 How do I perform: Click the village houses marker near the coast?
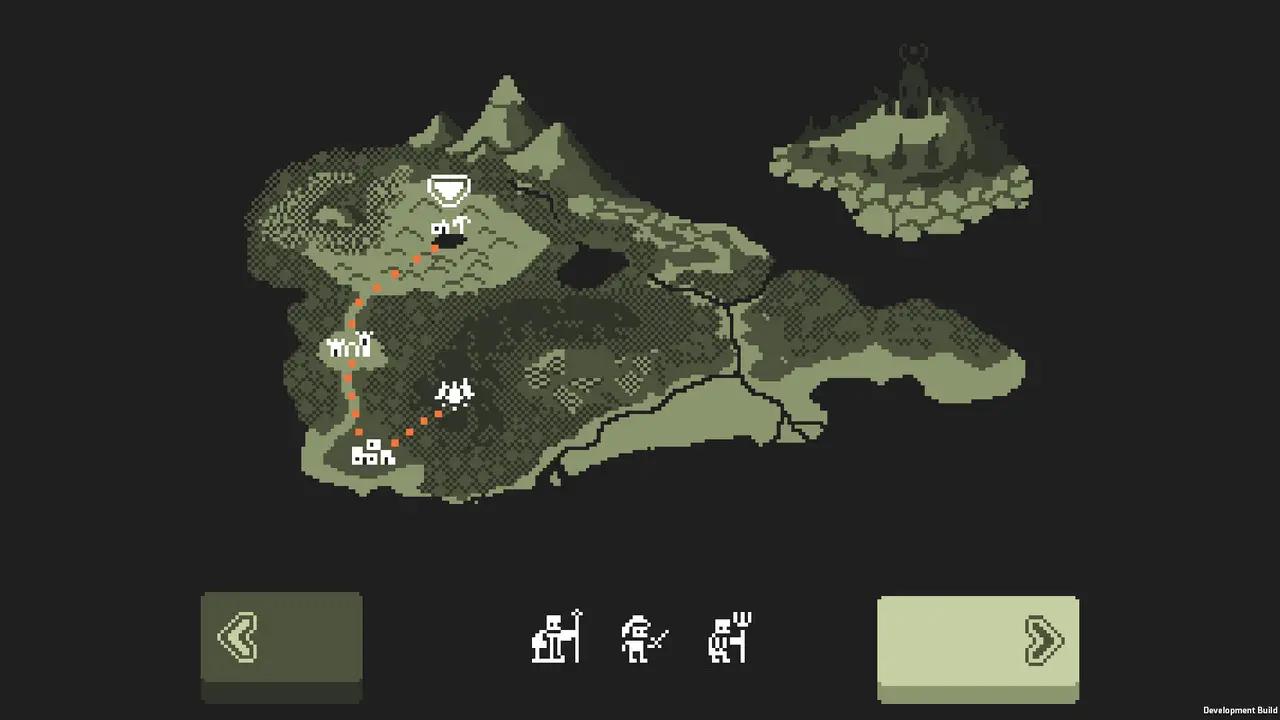click(x=371, y=453)
